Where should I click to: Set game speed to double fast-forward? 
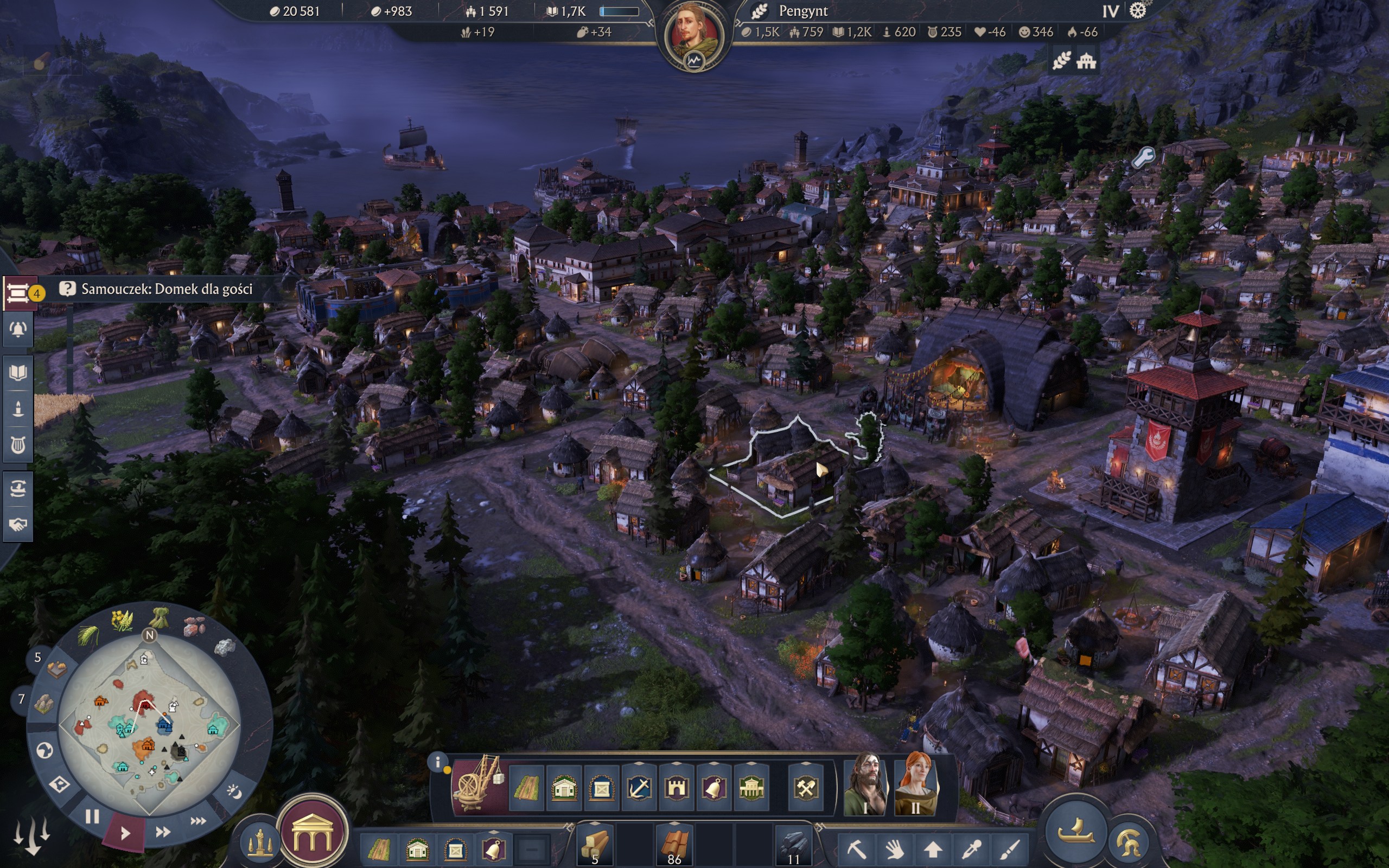(163, 831)
